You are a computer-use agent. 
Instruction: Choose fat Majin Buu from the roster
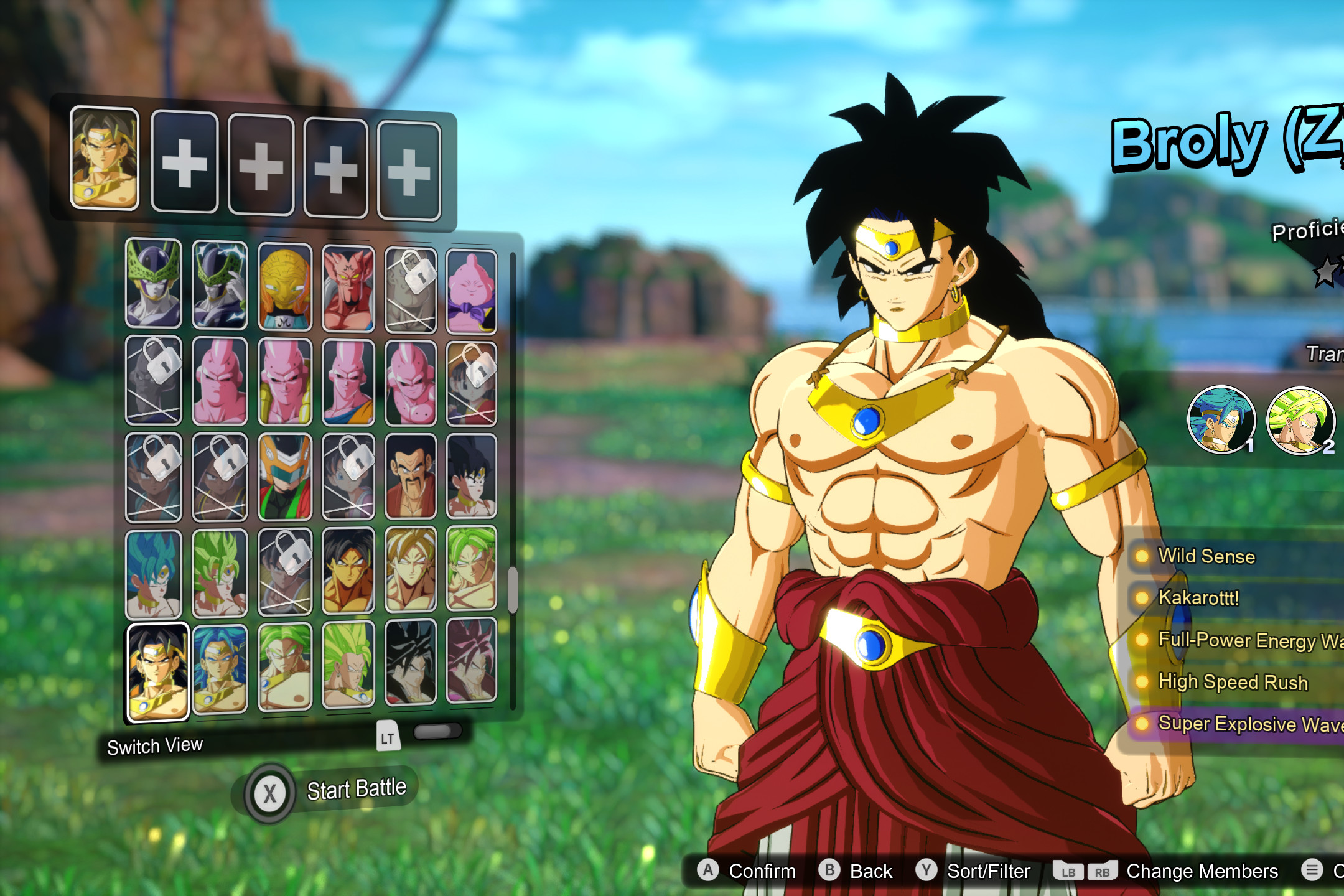coord(472,286)
